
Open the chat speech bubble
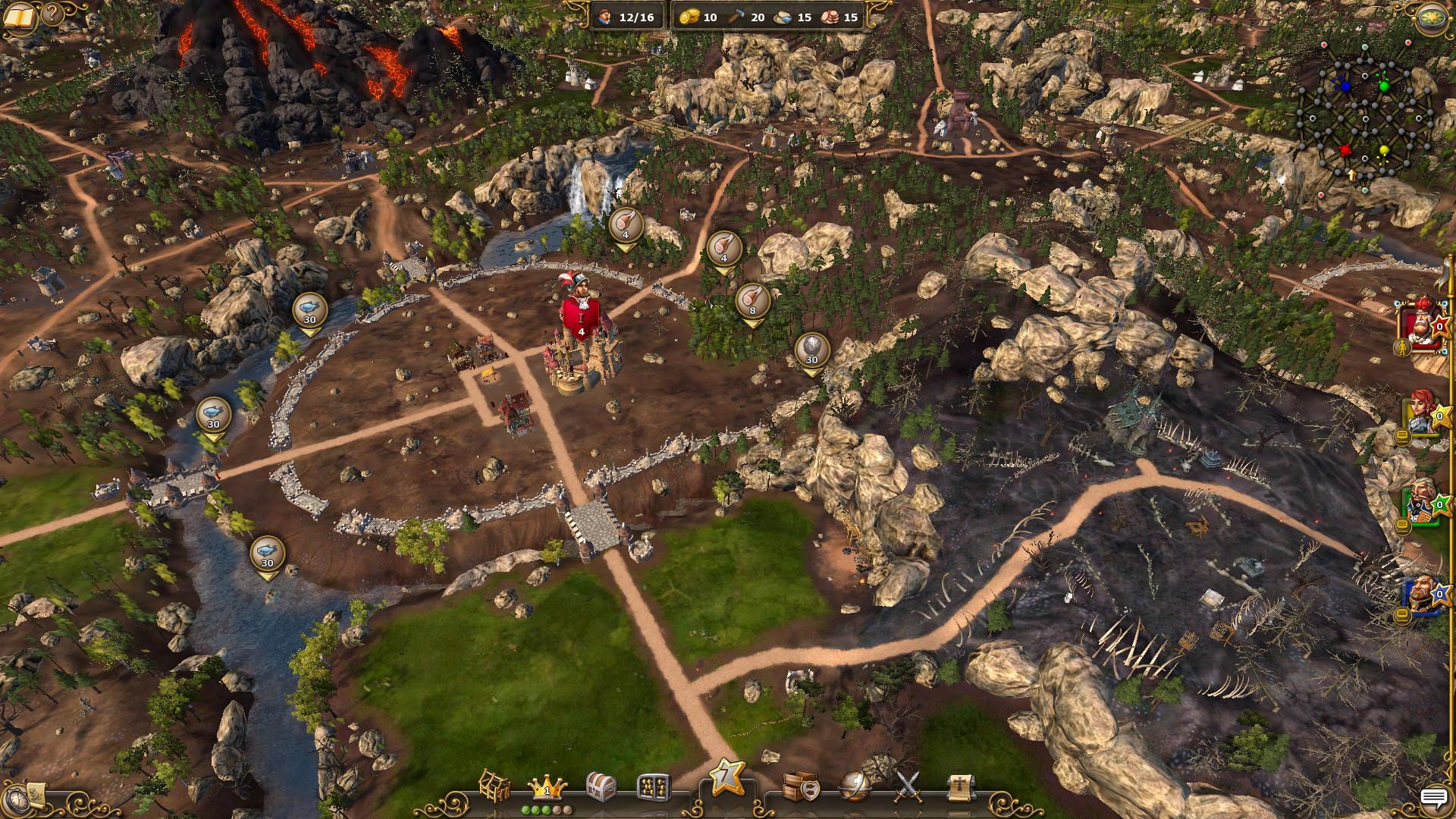coord(1433,798)
